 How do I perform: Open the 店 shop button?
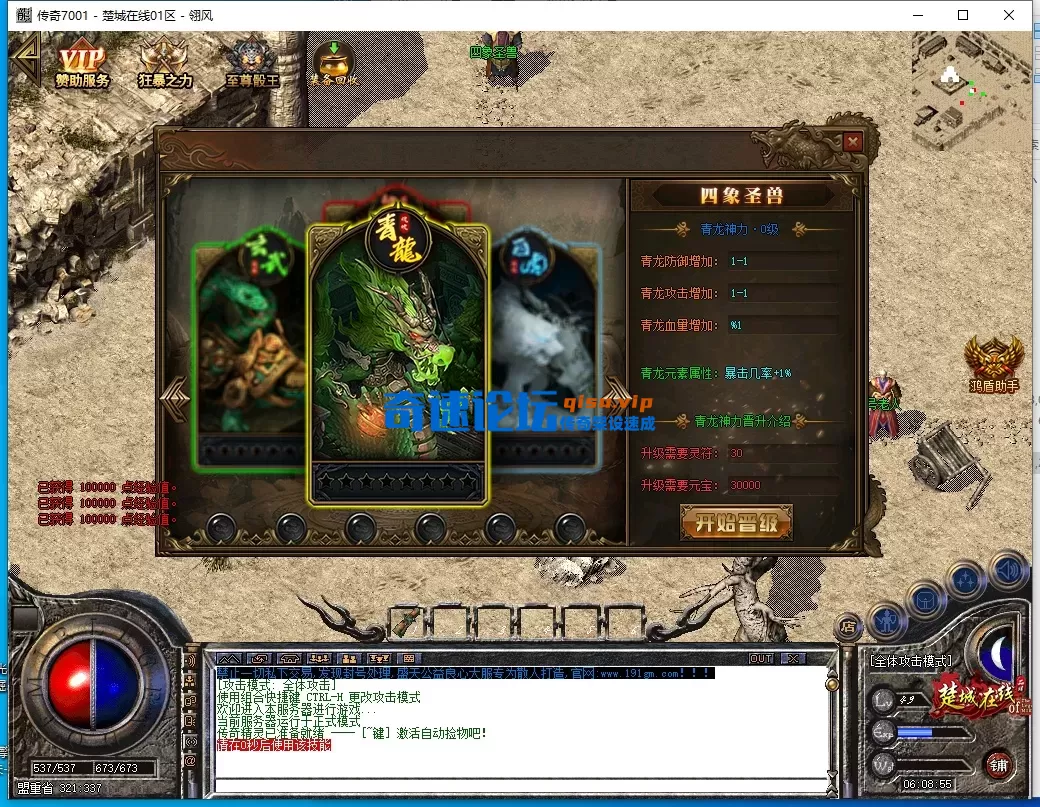click(x=848, y=627)
